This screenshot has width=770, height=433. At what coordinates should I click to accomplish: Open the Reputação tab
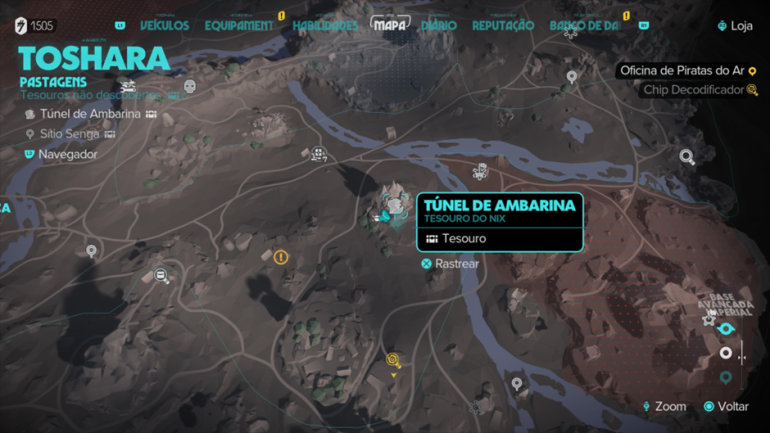503,26
